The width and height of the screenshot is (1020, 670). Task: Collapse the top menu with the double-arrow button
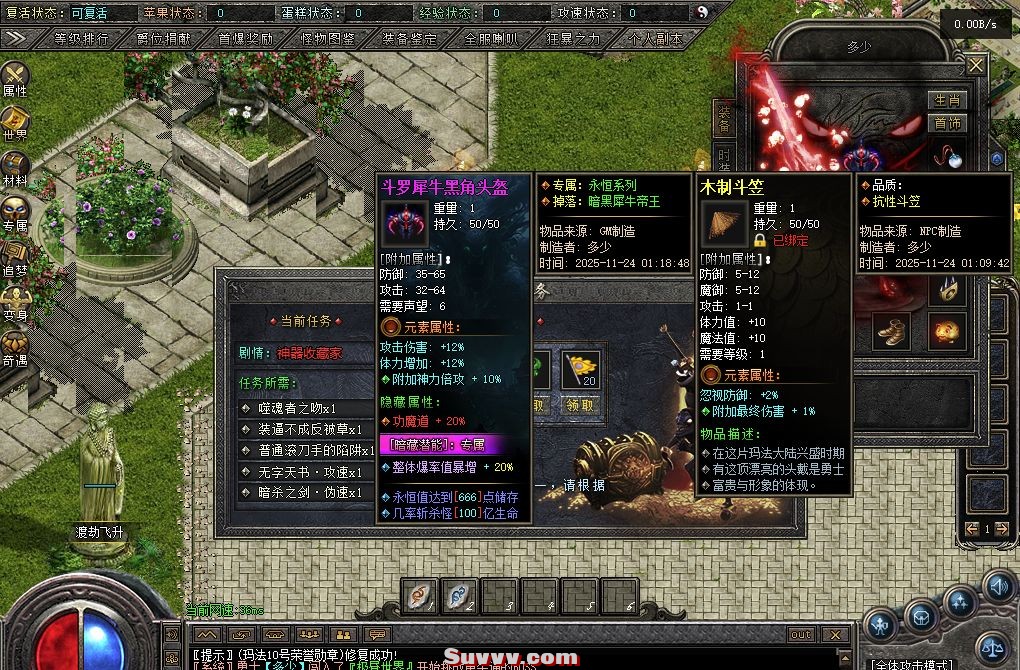(x=17, y=39)
